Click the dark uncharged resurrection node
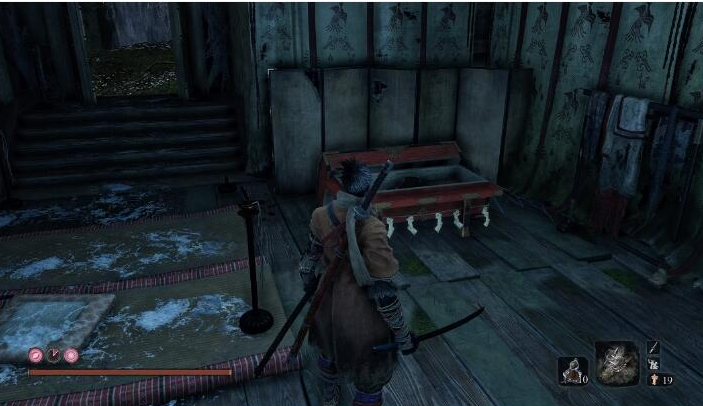Screen dimensions: 703x406 point(53,355)
